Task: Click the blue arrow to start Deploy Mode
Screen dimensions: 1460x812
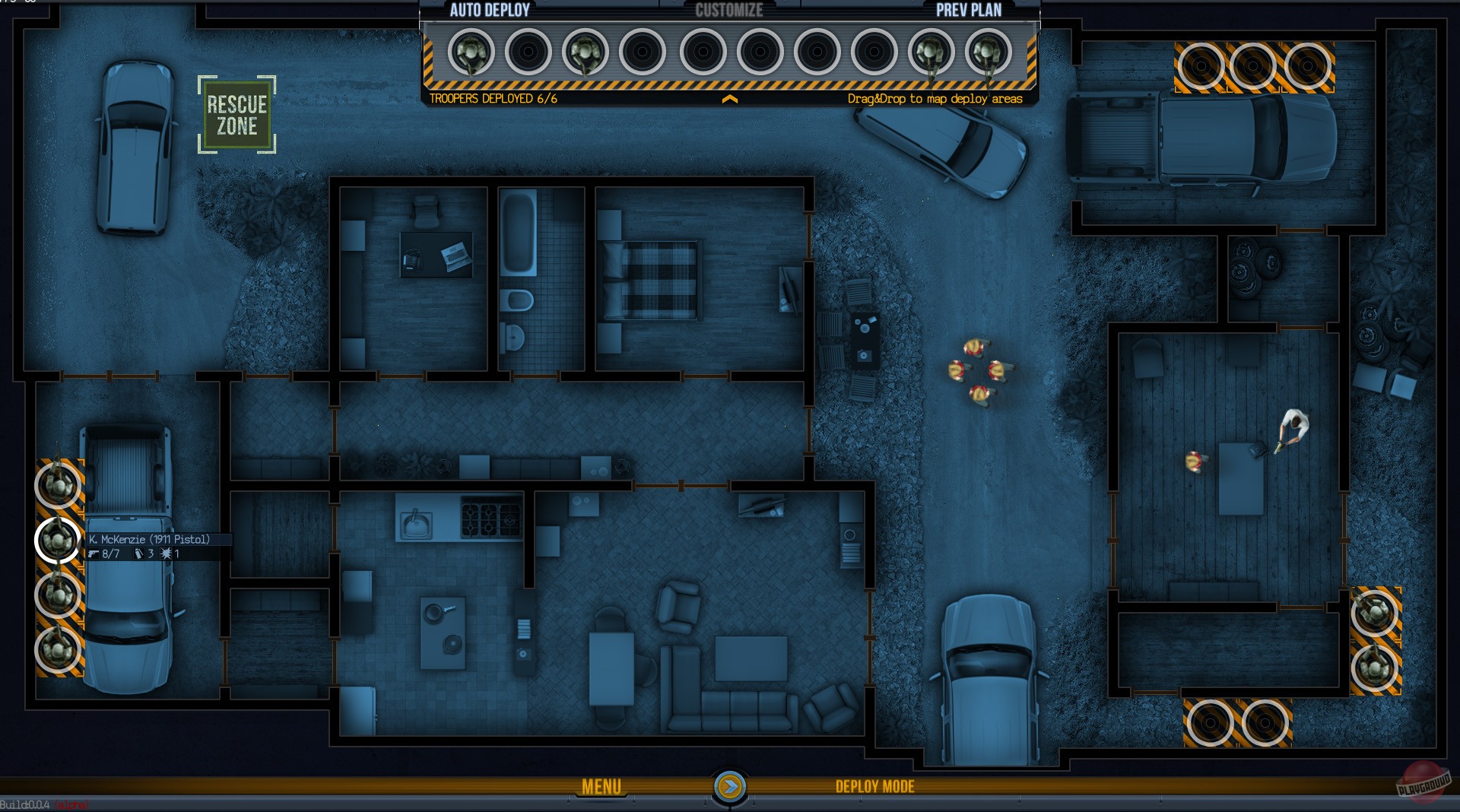Action: click(730, 787)
